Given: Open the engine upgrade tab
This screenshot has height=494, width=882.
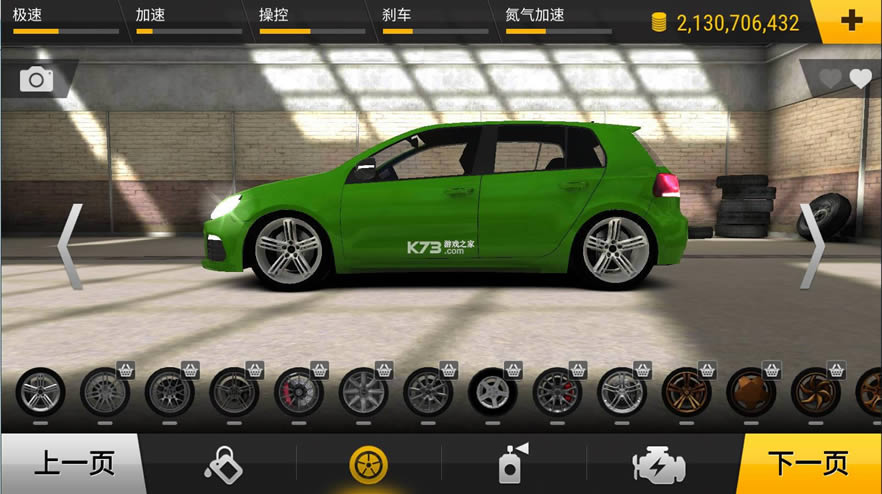Looking at the screenshot, I should click(x=659, y=465).
